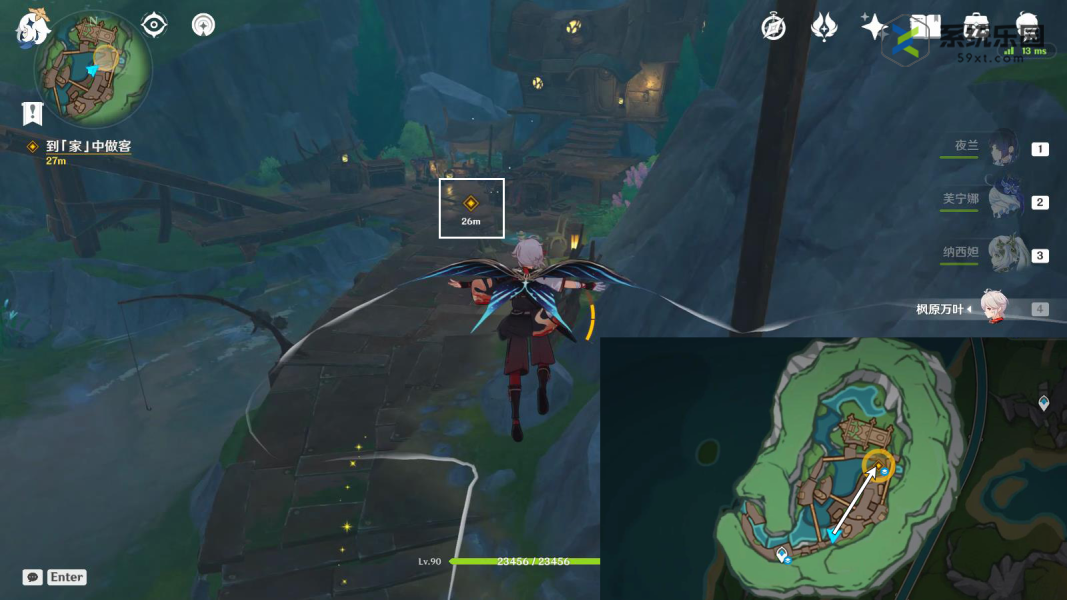Click the winged emblem icon
Viewport: 1067px width, 600px height.
click(x=824, y=27)
